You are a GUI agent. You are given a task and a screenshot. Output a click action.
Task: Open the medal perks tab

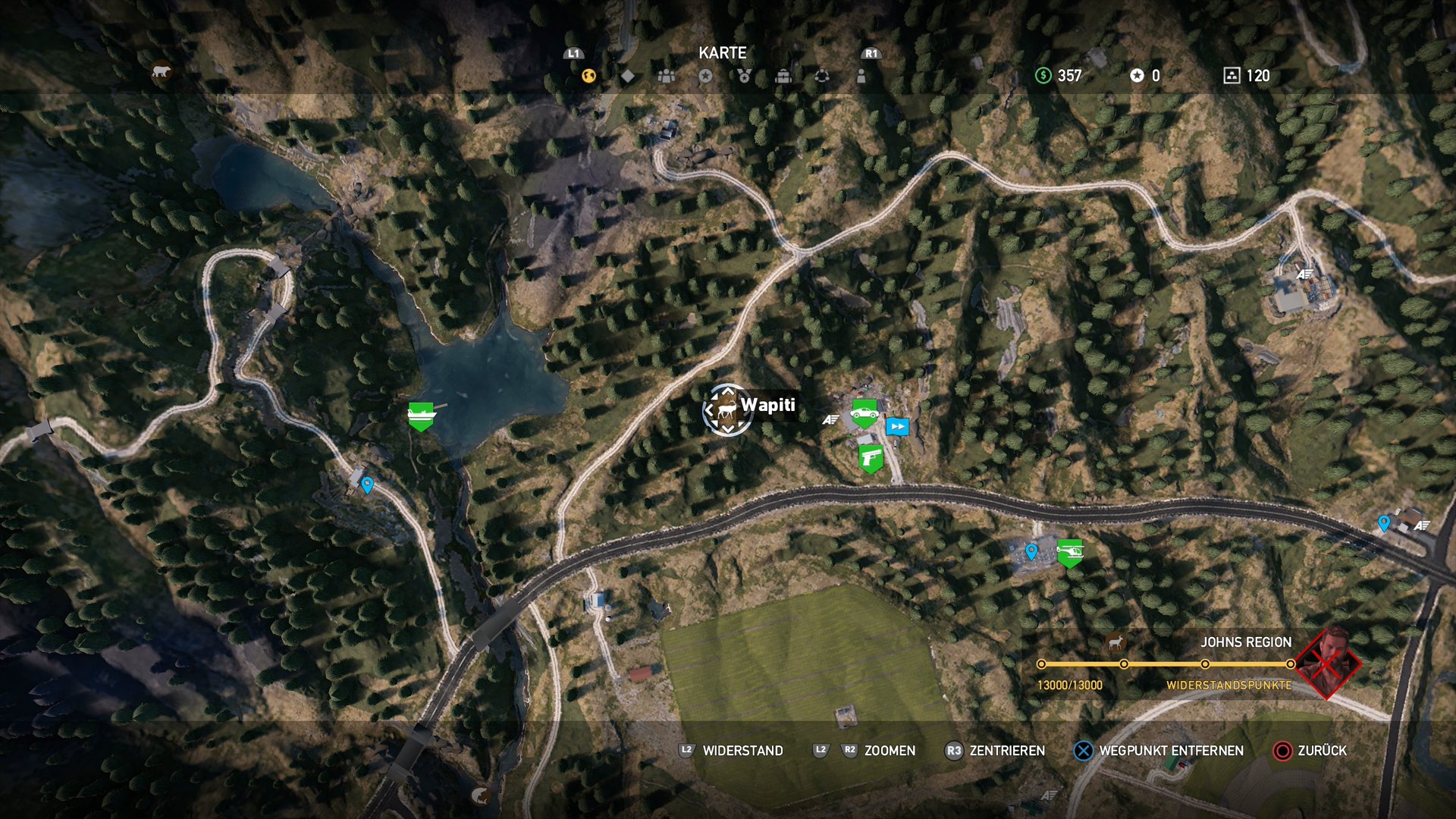[744, 76]
